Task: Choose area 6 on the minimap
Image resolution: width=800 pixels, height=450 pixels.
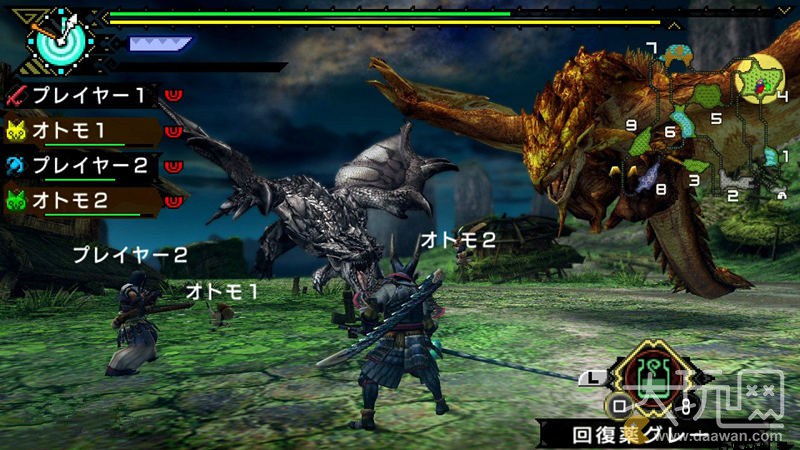Action: coord(669,131)
